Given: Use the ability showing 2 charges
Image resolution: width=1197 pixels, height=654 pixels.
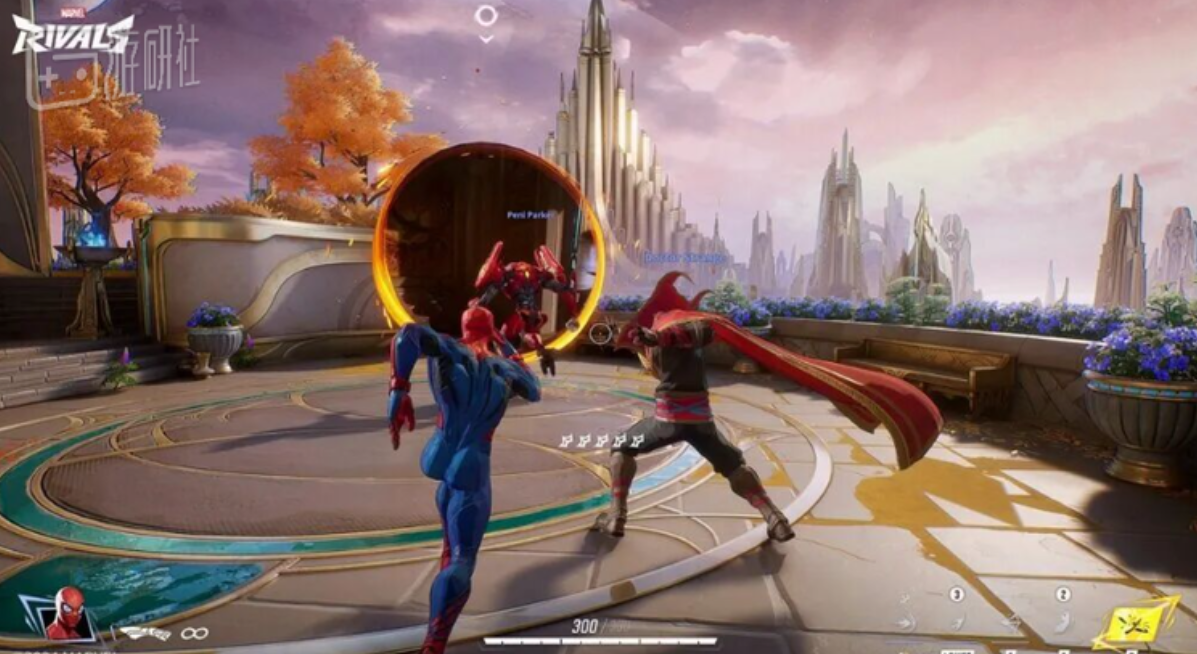Looking at the screenshot, I should (x=1062, y=622).
